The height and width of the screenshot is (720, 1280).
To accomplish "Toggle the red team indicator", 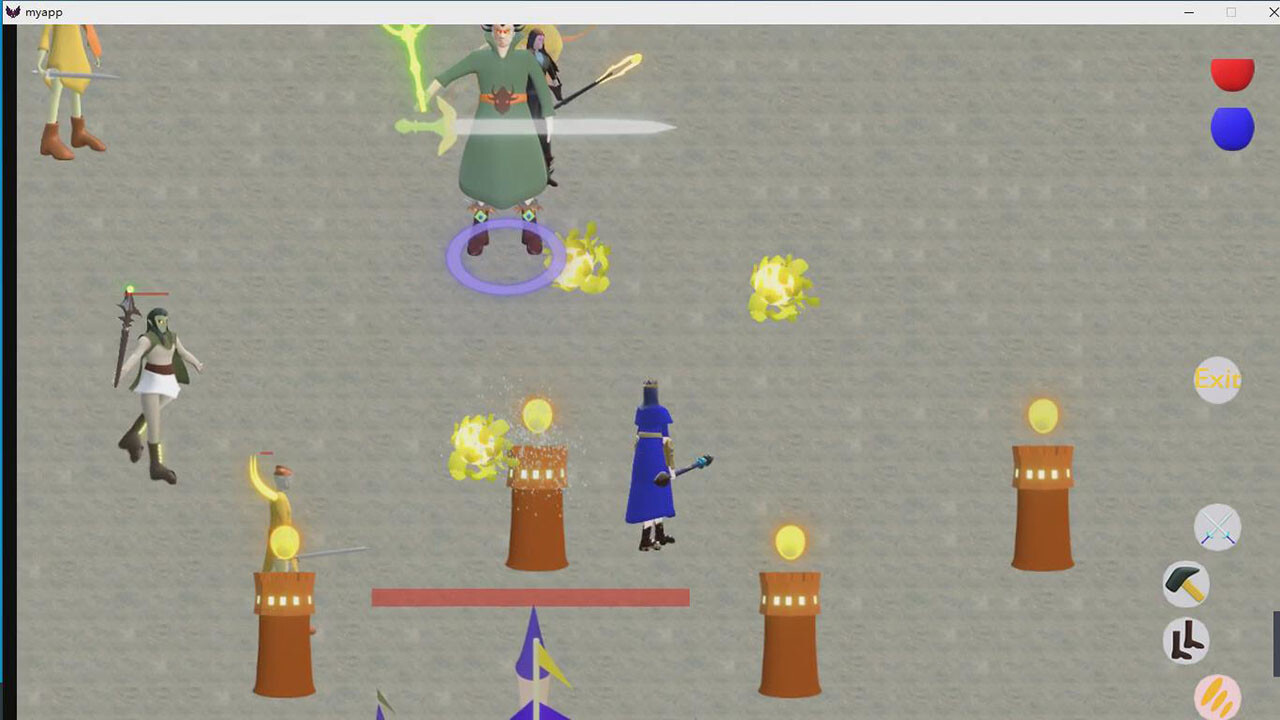I will click(1232, 73).
